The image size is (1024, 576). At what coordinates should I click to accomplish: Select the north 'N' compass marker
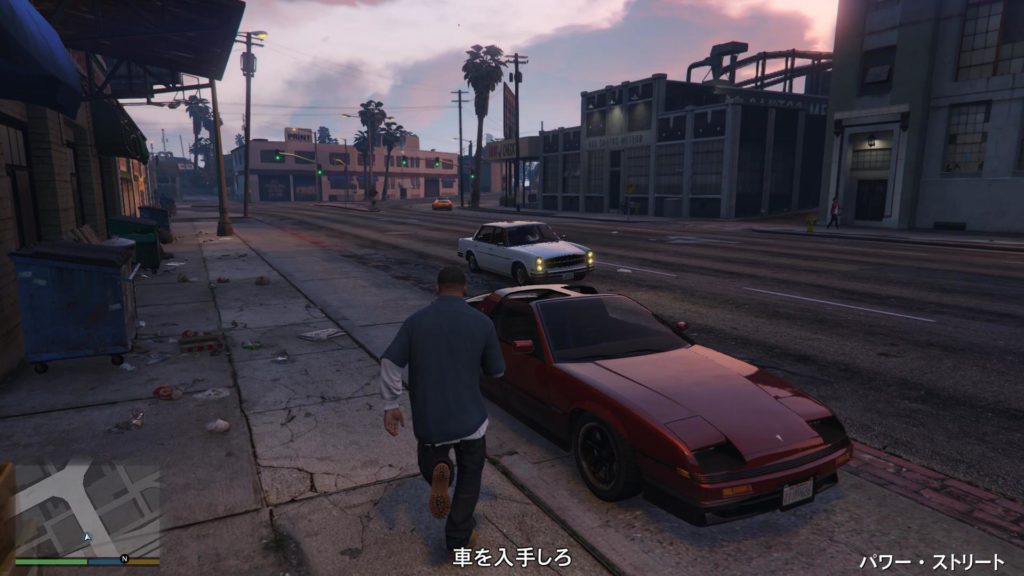124,558
